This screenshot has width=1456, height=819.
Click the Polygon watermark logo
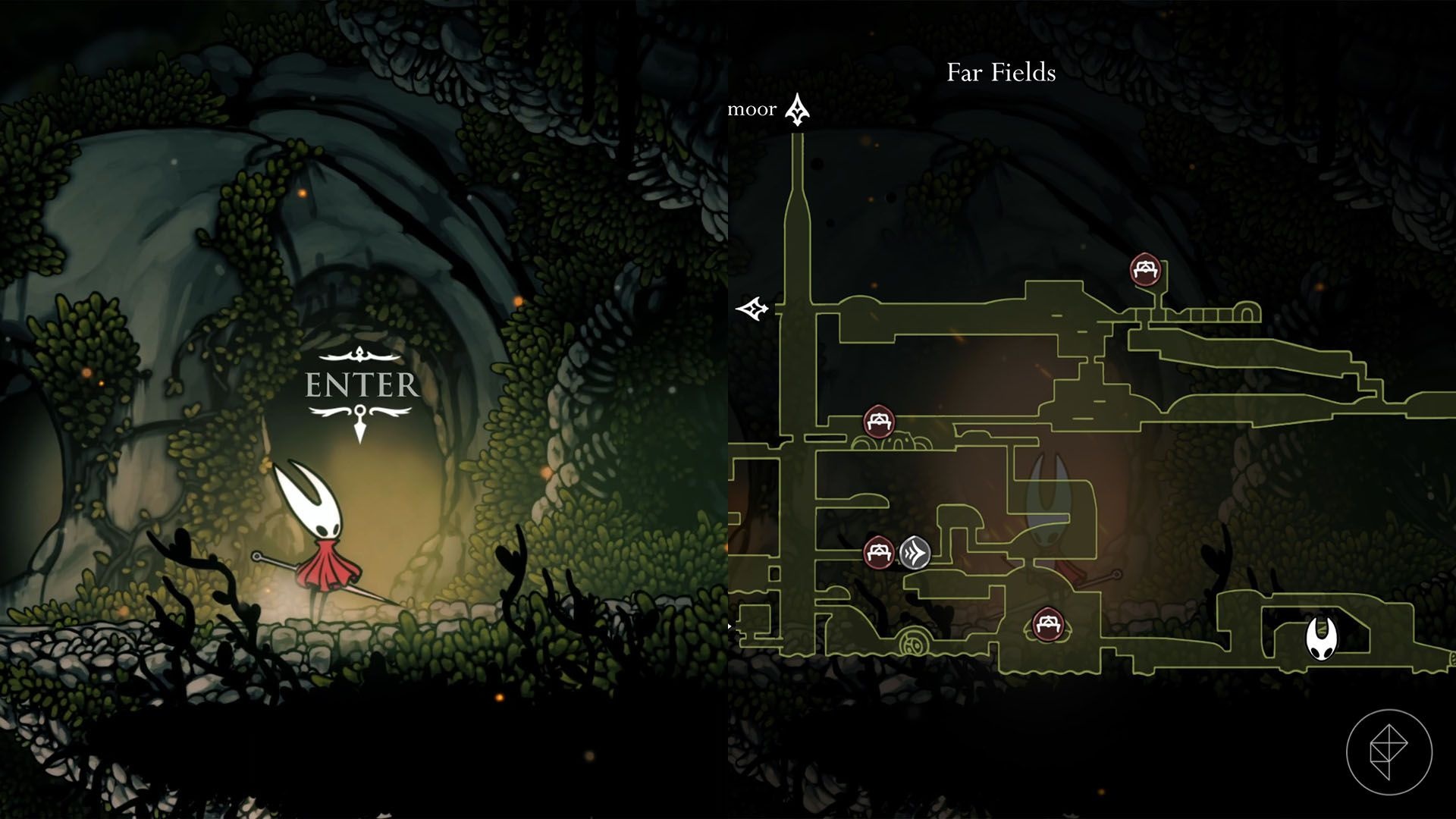pyautogui.click(x=1389, y=752)
